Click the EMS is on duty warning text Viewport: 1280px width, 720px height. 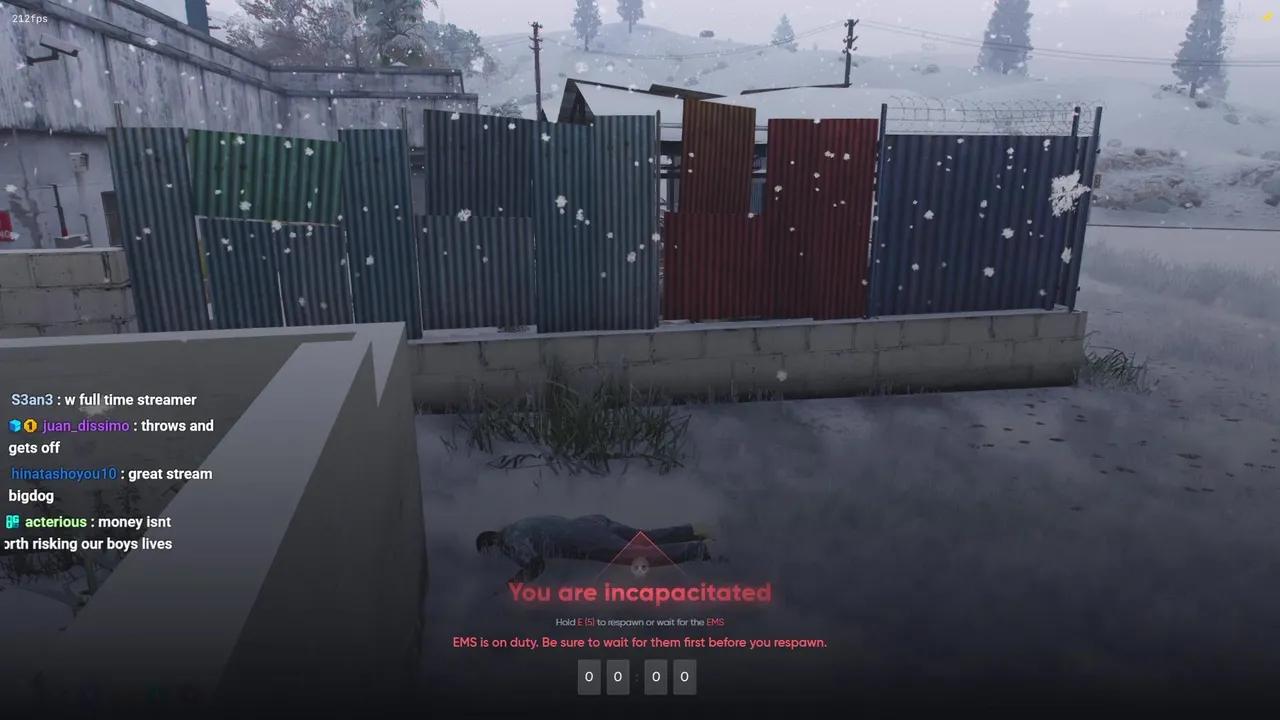639,642
